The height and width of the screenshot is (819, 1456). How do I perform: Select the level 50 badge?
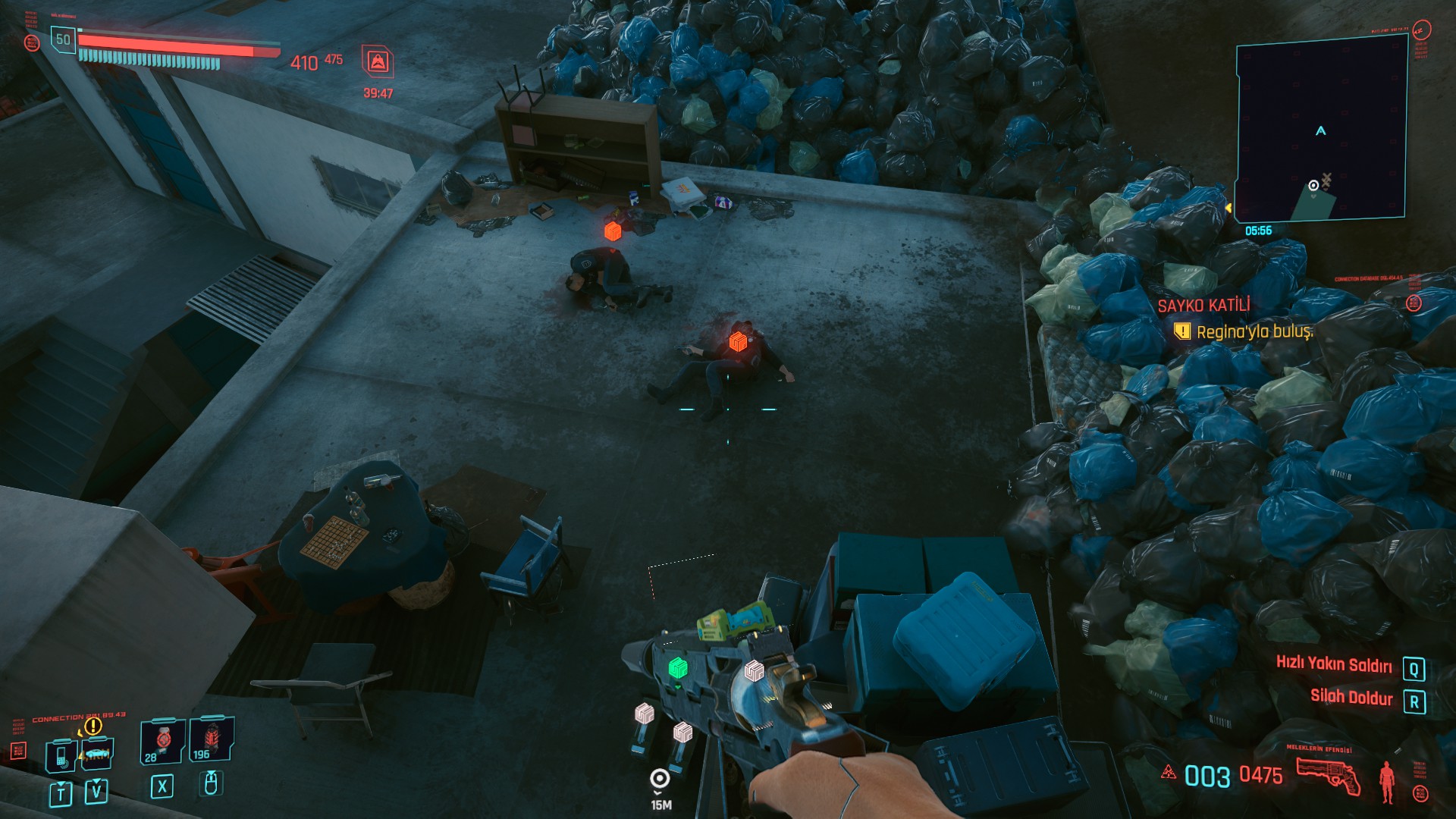point(63,39)
